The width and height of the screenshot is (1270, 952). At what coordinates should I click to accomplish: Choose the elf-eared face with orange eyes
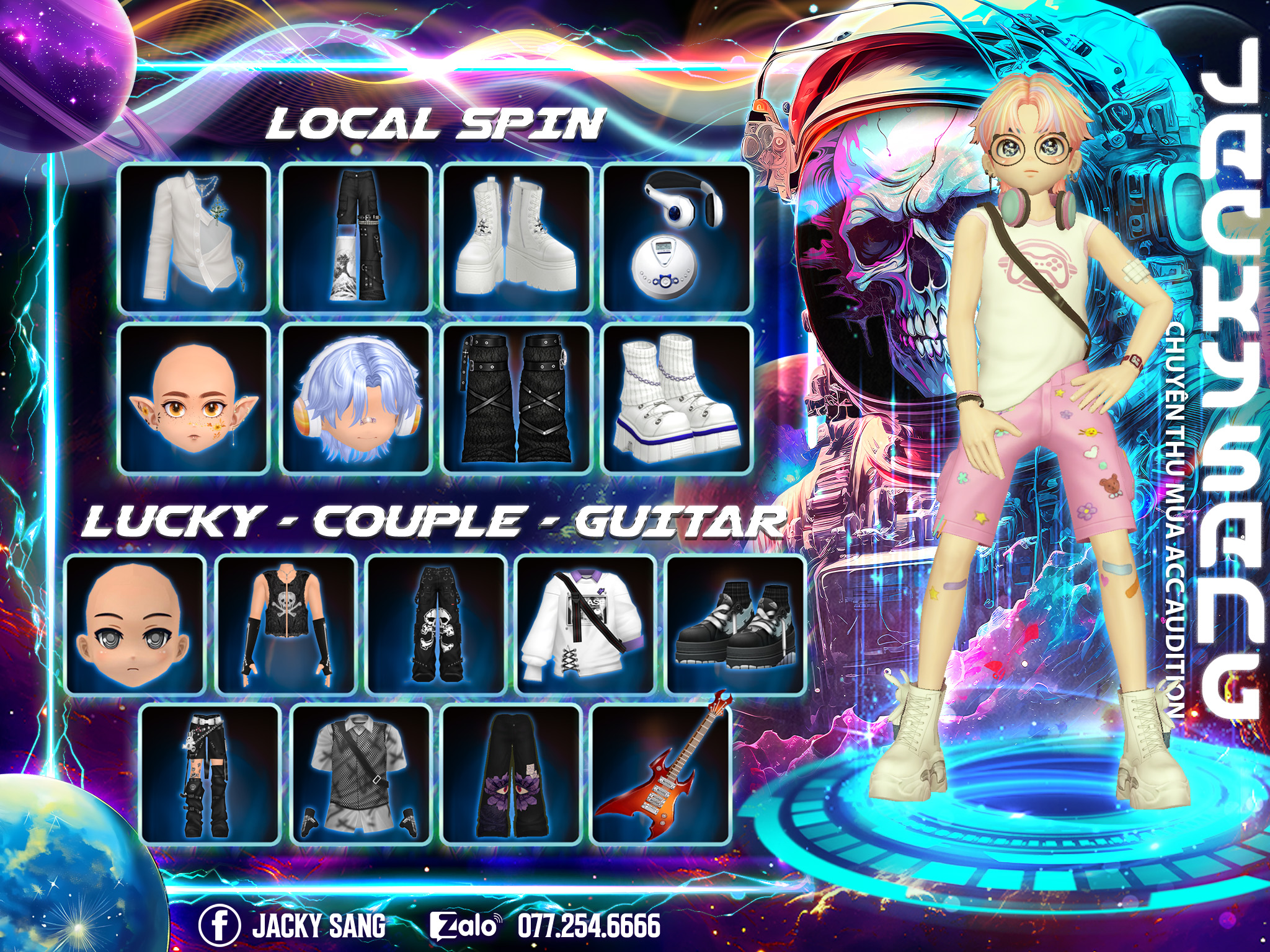(x=193, y=399)
